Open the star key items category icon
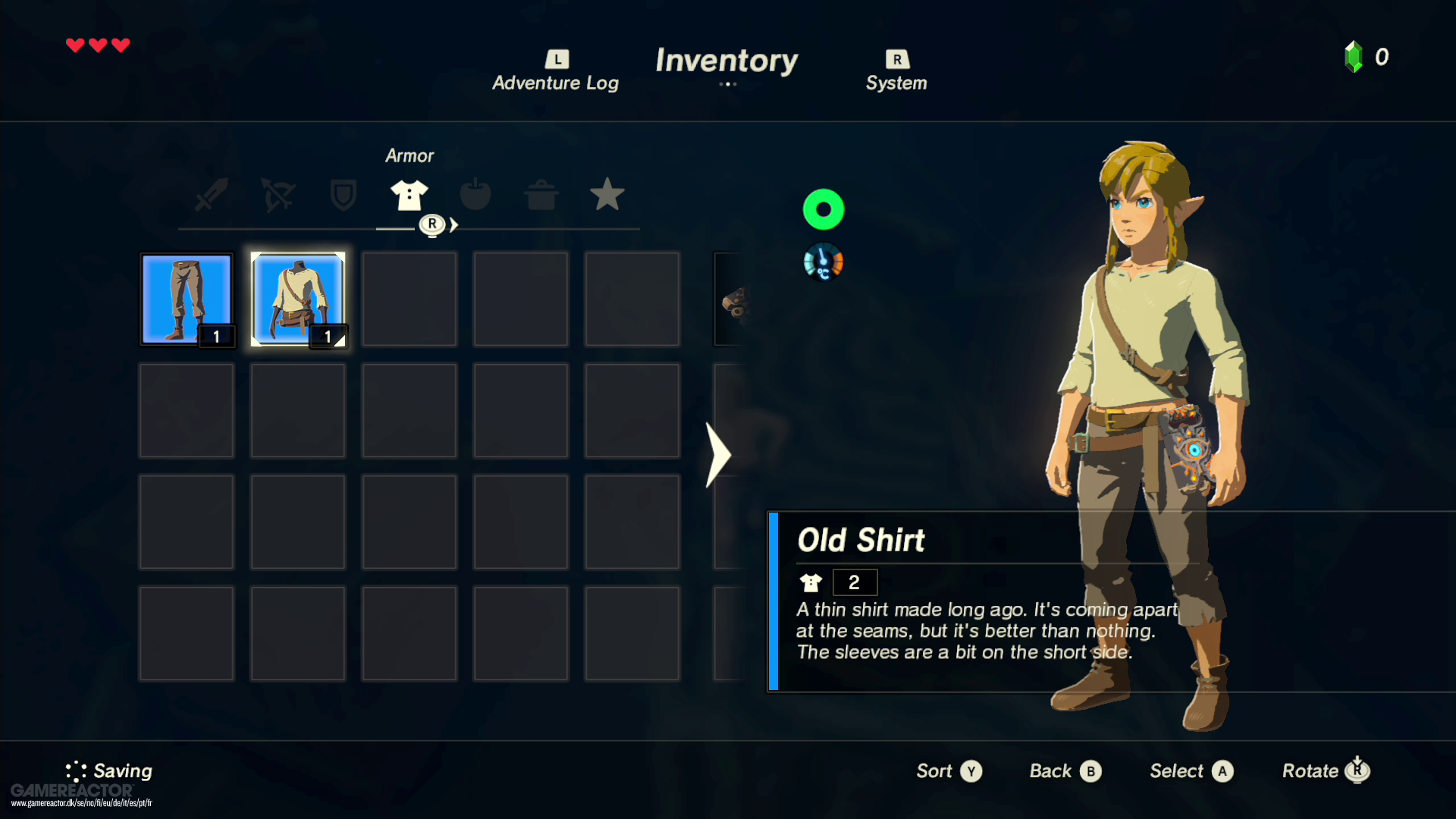 pyautogui.click(x=607, y=195)
